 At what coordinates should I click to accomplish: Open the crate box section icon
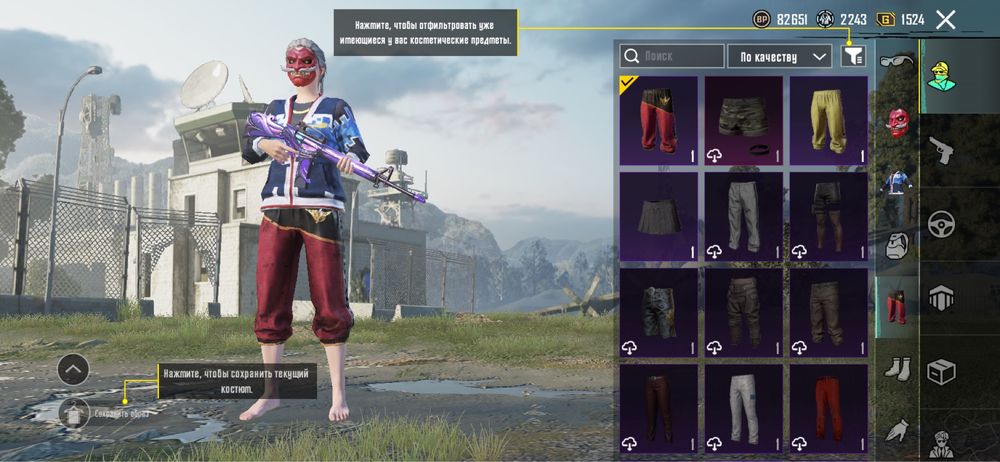[942, 371]
